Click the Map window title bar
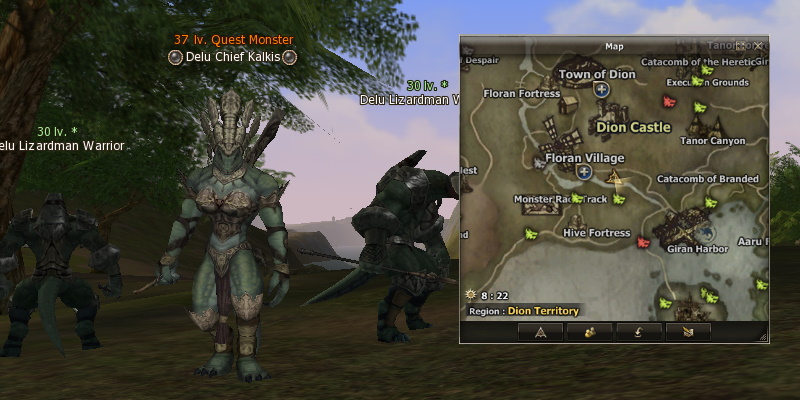The width and height of the screenshot is (800, 400). pyautogui.click(x=613, y=46)
